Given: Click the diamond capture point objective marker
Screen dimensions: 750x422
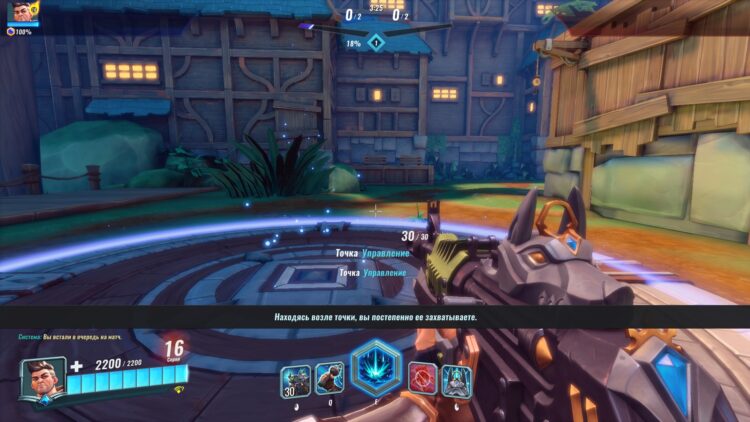Looking at the screenshot, I should (x=375, y=42).
